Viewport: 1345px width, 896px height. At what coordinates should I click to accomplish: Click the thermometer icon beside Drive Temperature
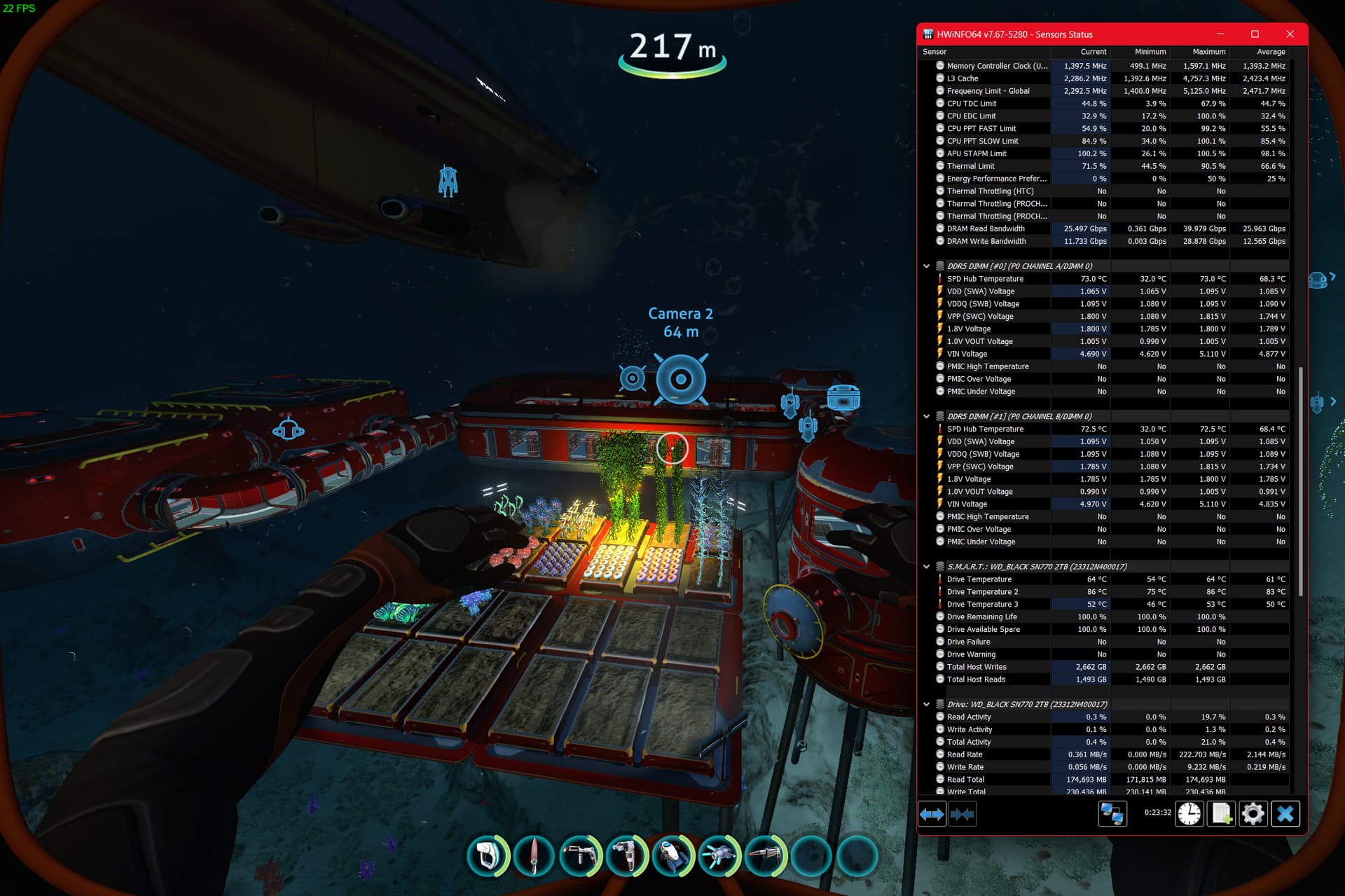[941, 579]
